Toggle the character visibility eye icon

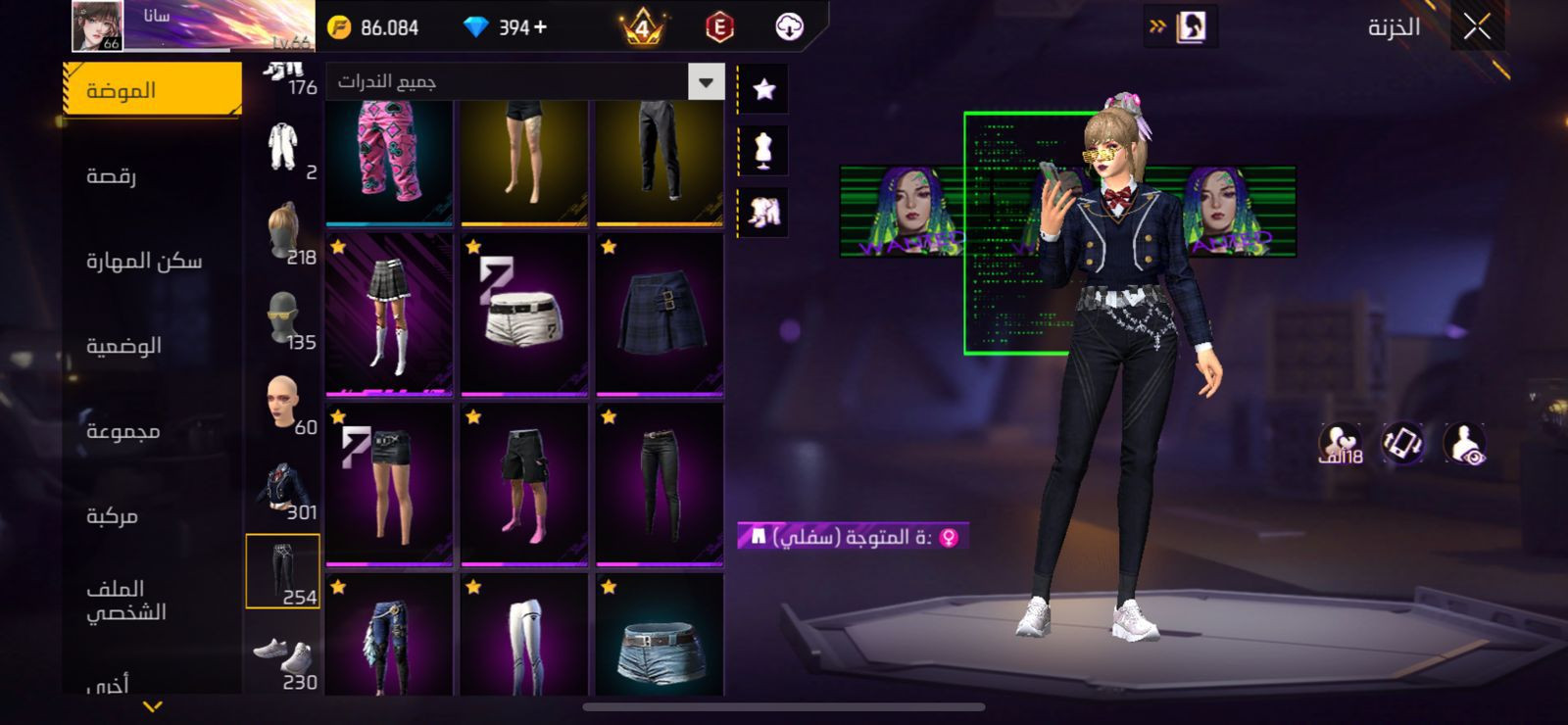pos(1465,443)
